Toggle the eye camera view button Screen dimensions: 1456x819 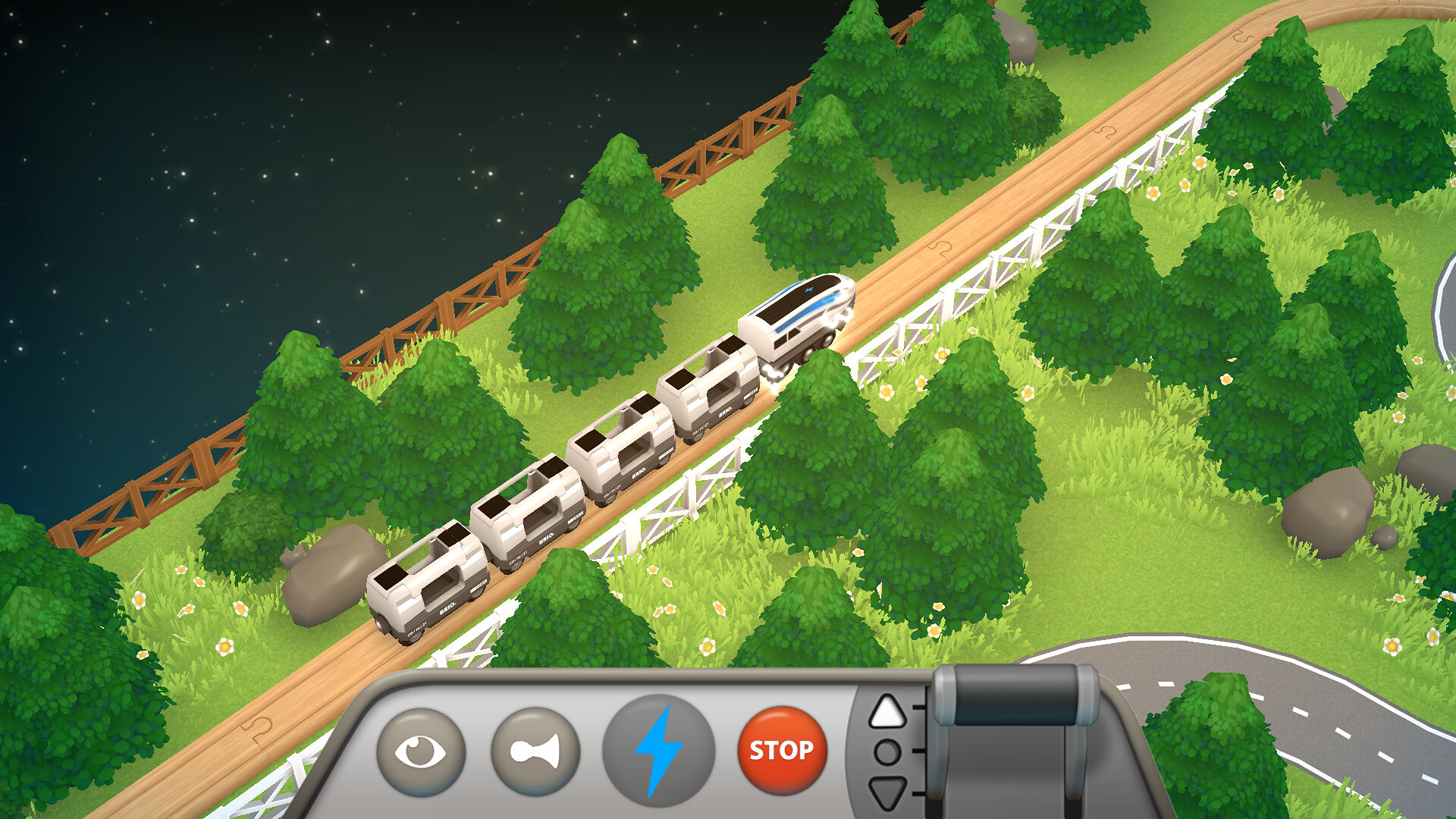[x=421, y=751]
